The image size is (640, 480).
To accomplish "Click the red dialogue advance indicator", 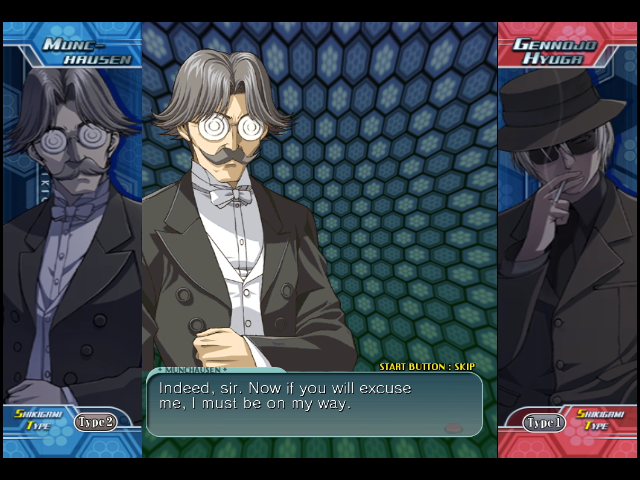I will click(x=453, y=427).
